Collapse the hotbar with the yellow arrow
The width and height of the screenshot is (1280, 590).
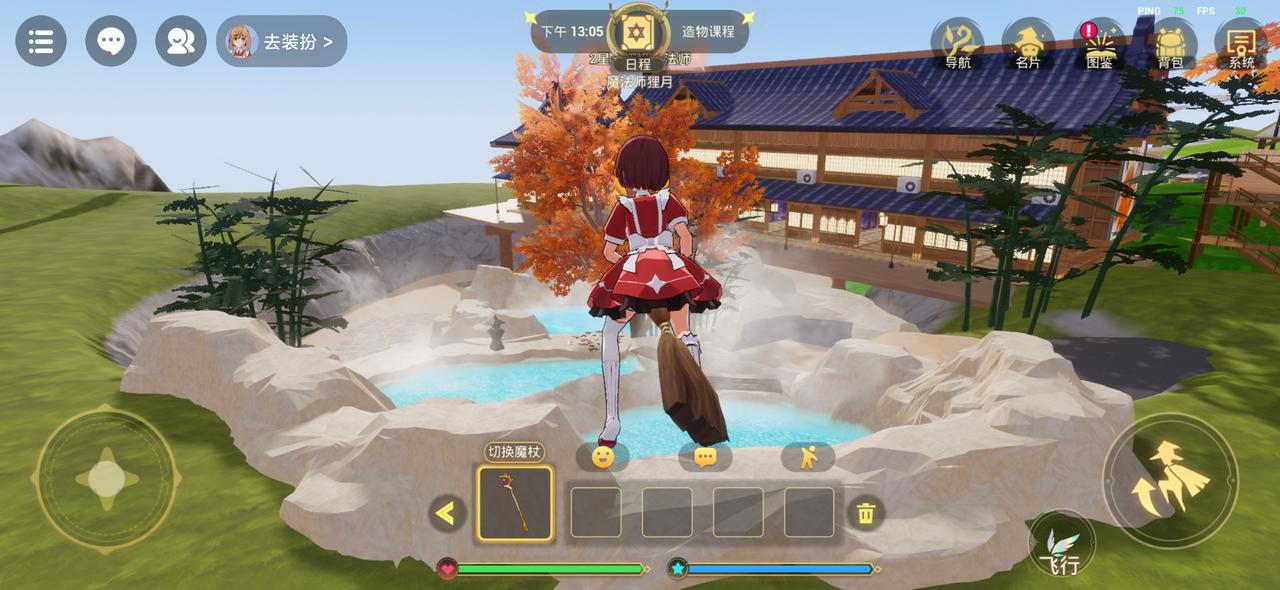[446, 513]
